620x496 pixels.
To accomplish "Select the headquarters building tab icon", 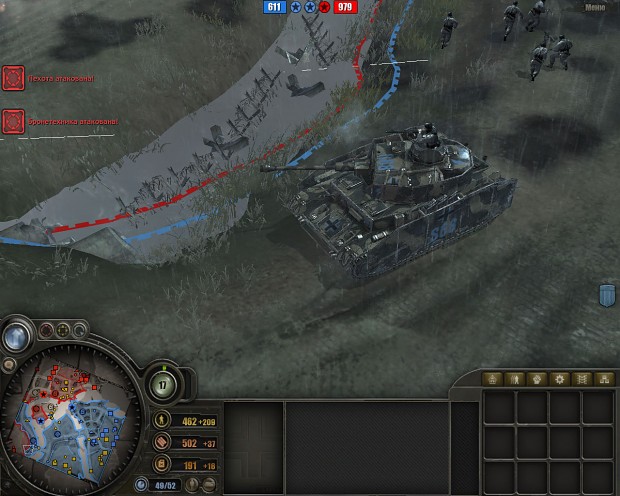I will tap(490, 380).
